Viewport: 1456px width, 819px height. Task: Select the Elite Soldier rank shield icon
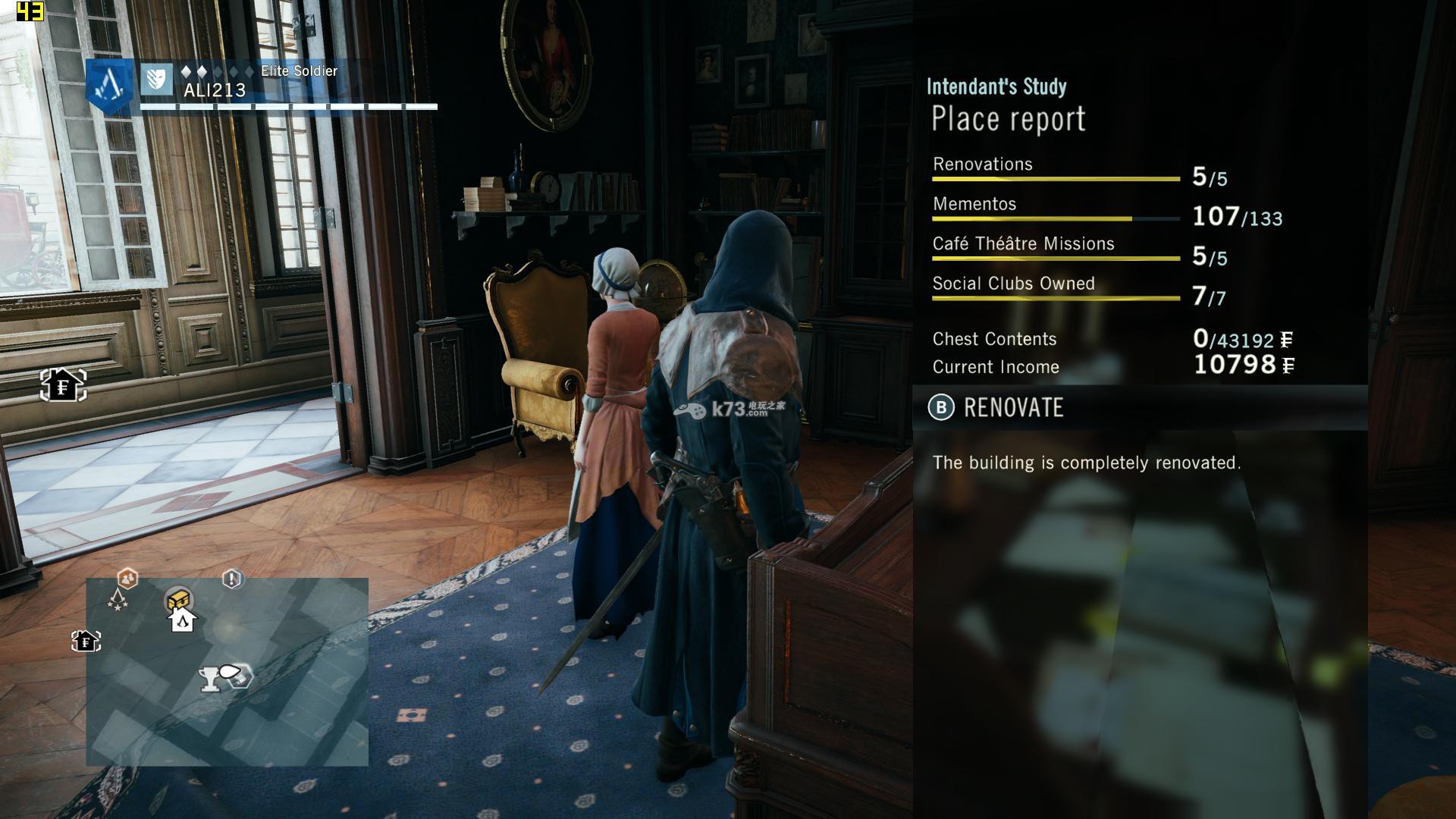pos(156,79)
